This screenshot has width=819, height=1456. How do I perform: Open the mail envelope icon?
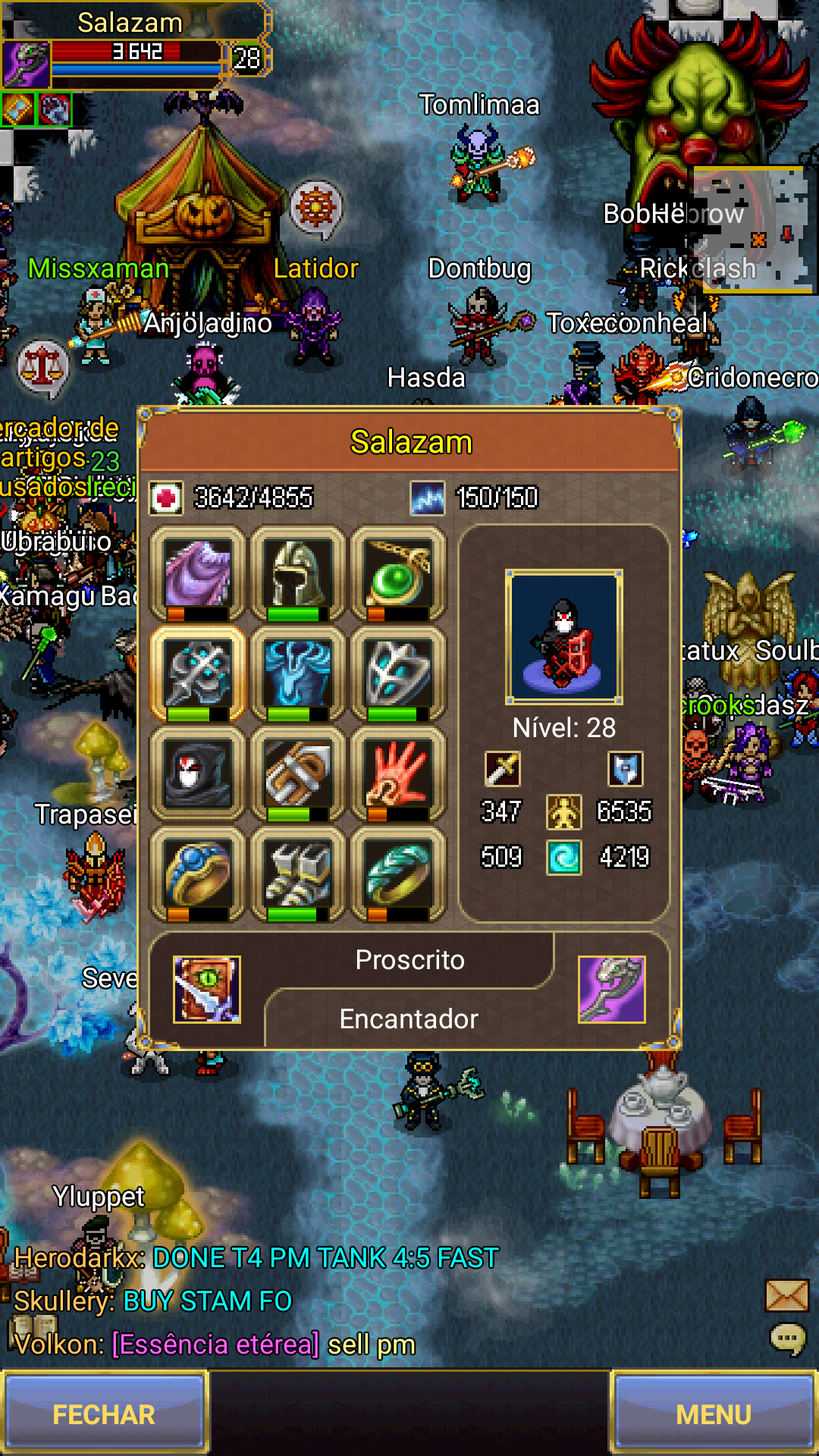point(786,1295)
